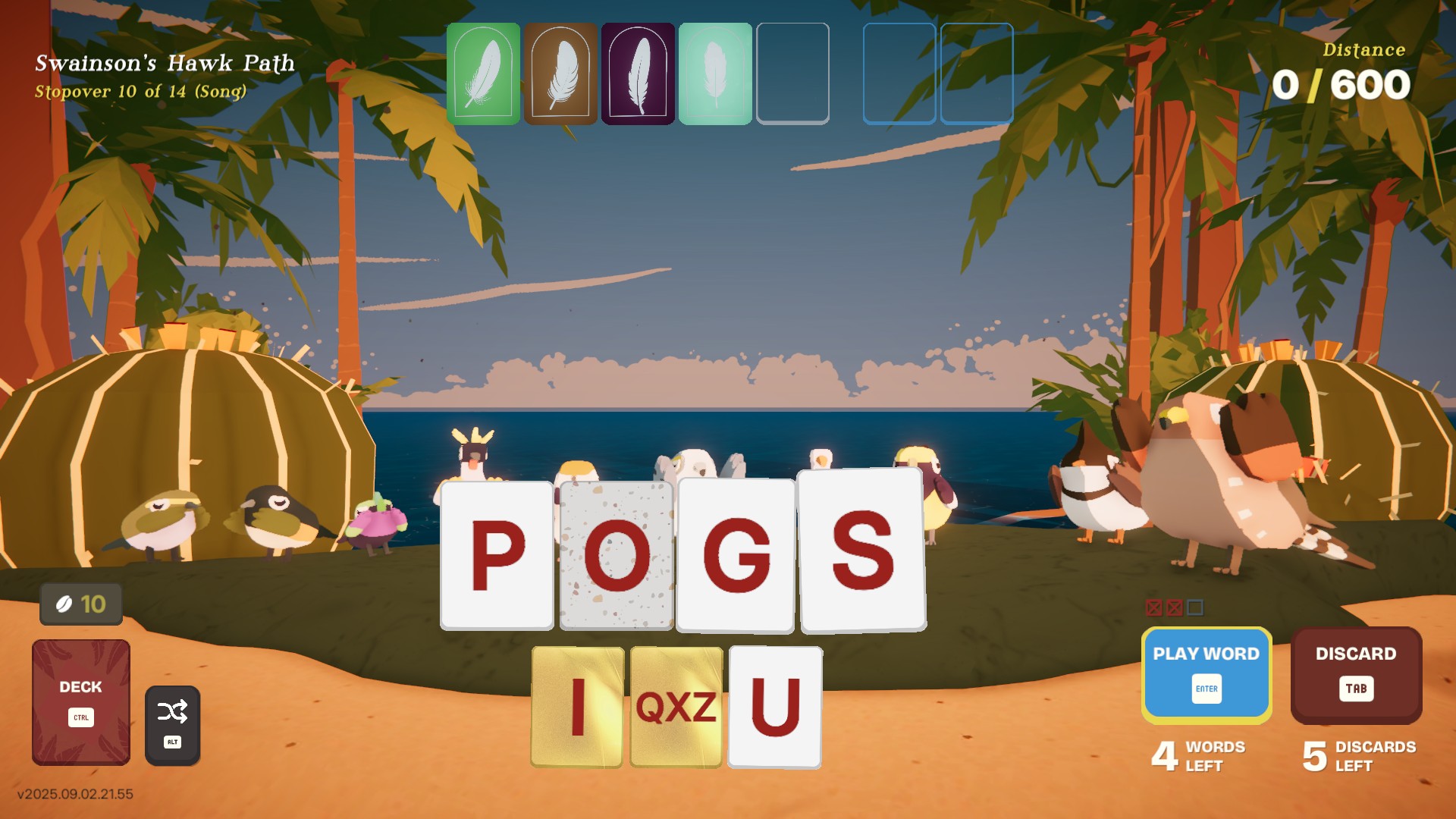This screenshot has height=819, width=1456.
Task: Click the leftmost blue bonus card slot
Action: (899, 74)
